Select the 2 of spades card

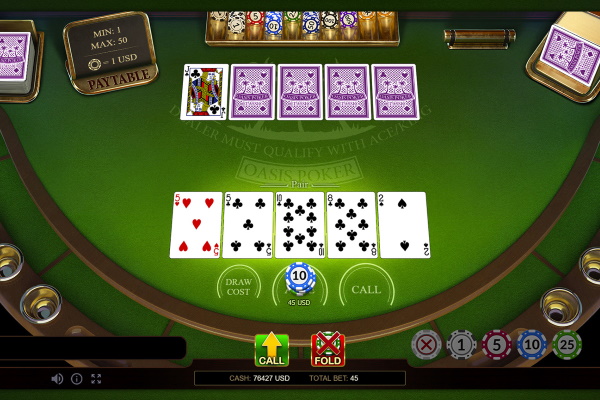[x=403, y=225]
